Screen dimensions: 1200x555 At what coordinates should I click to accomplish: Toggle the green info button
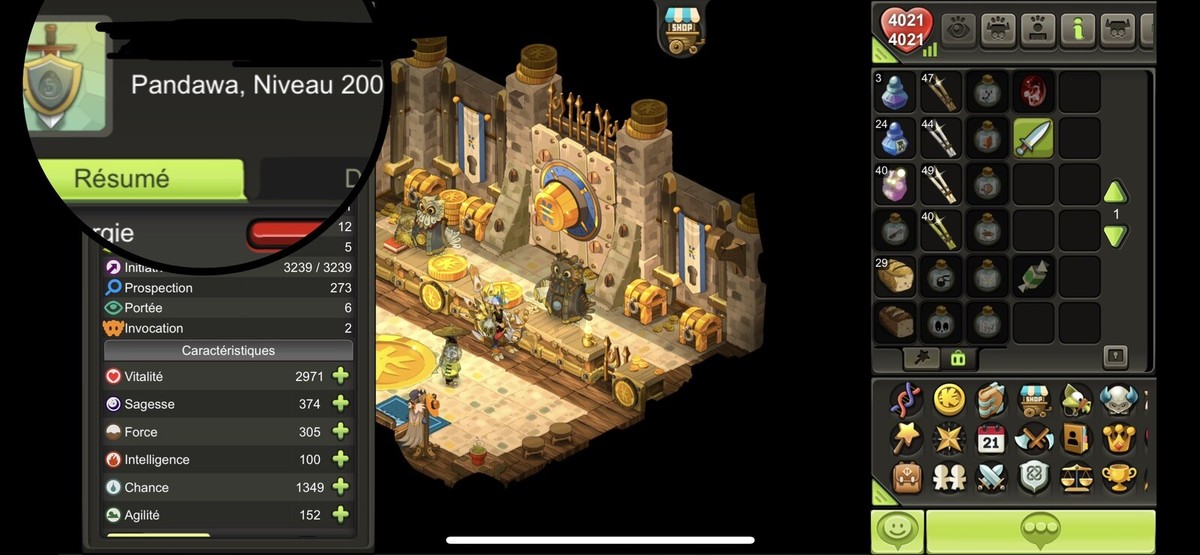pyautogui.click(x=1077, y=30)
